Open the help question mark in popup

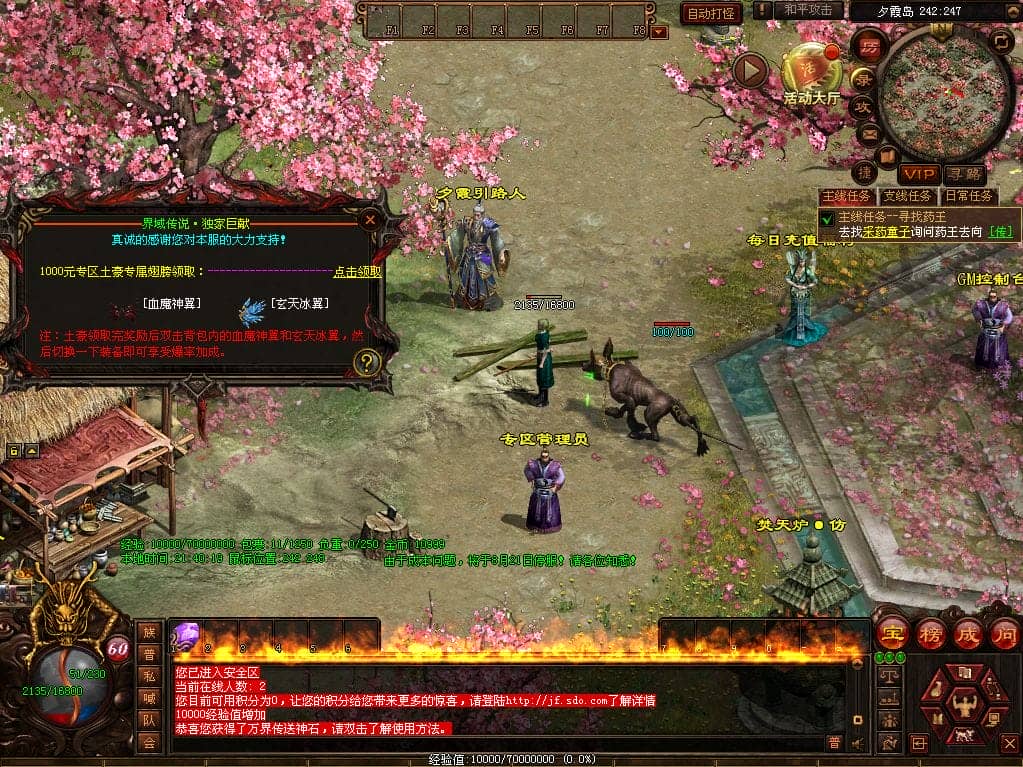click(367, 362)
